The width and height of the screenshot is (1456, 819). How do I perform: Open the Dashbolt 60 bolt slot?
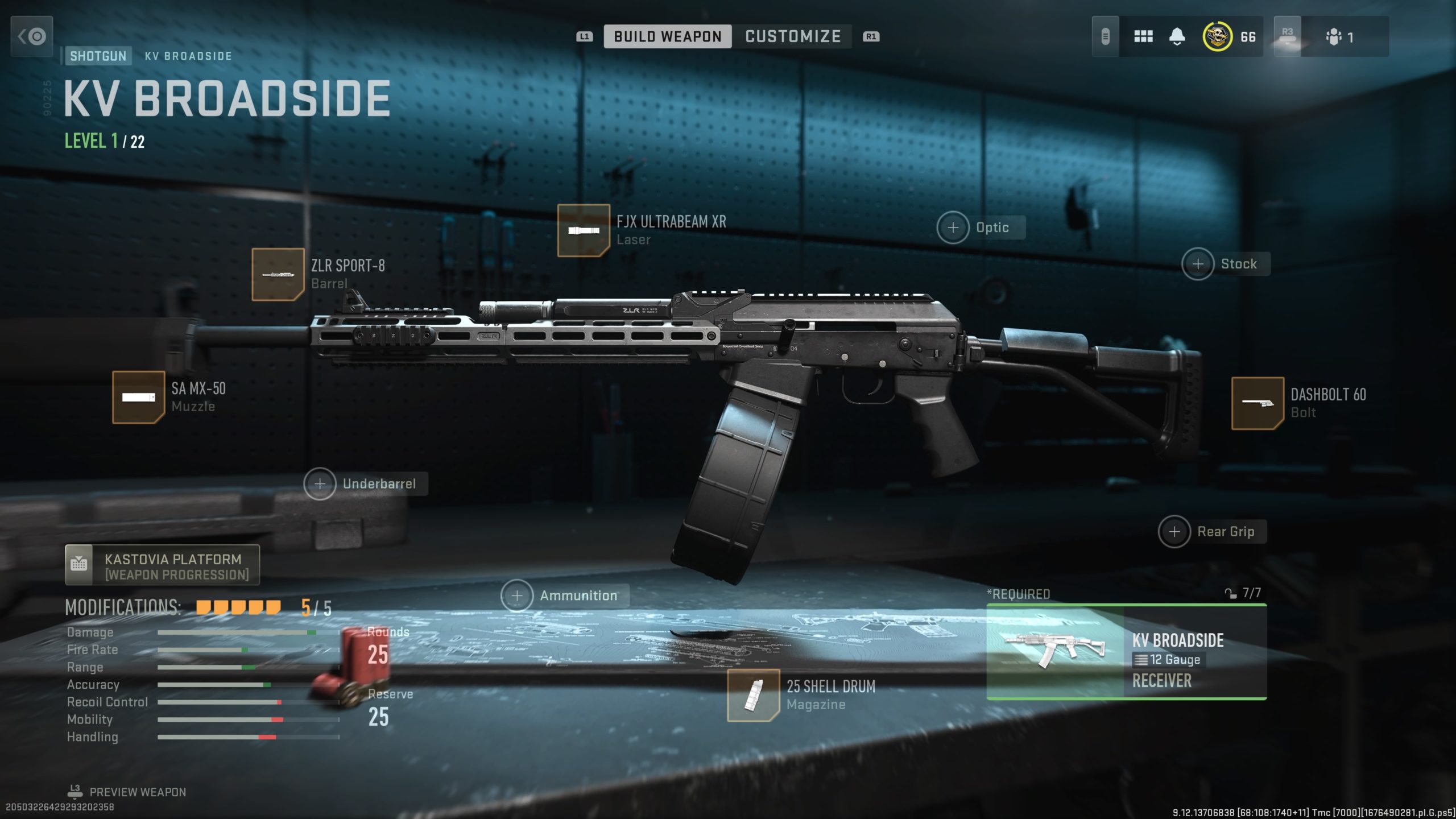1257,403
